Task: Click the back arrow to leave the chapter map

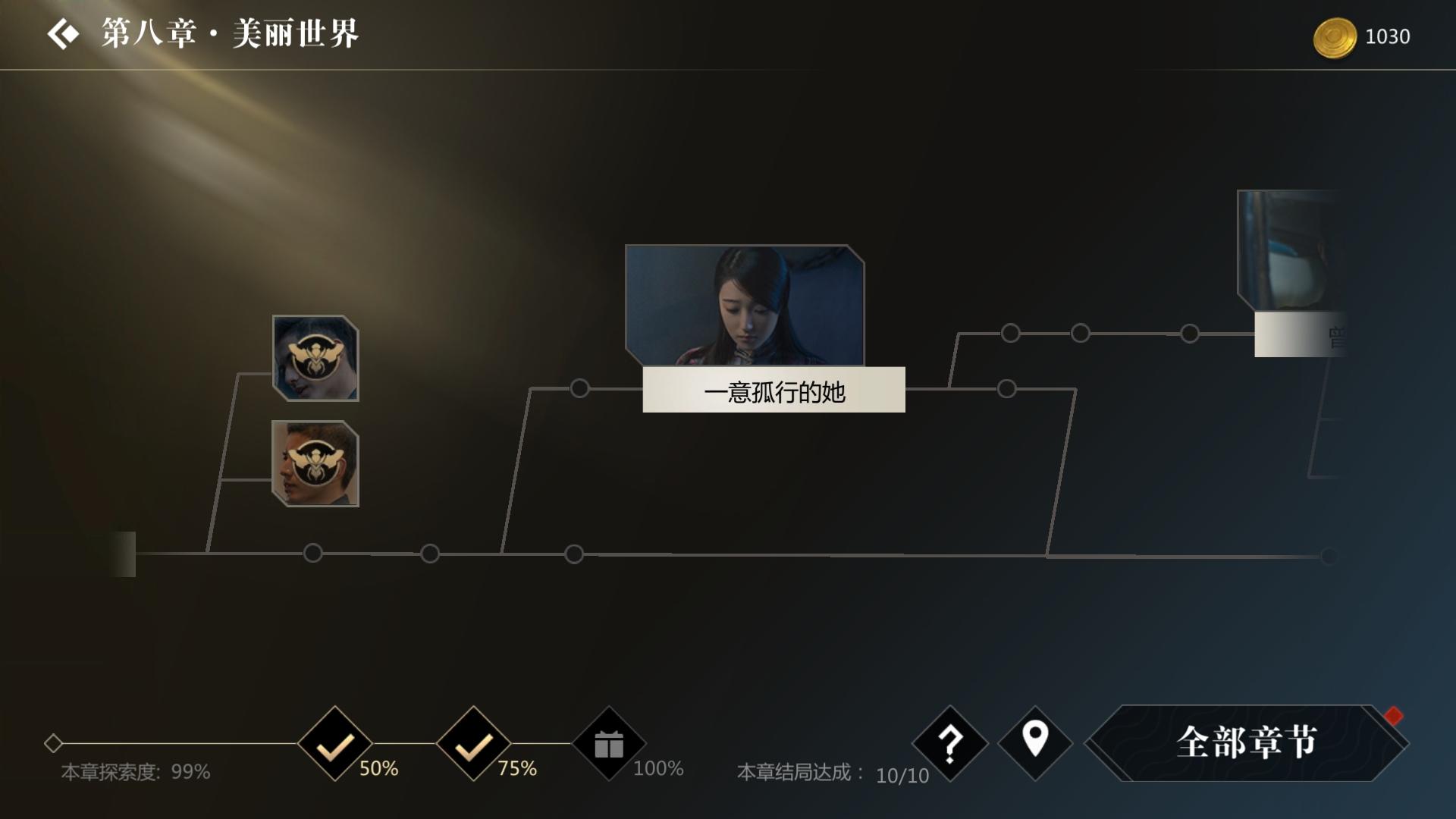Action: pyautogui.click(x=64, y=33)
